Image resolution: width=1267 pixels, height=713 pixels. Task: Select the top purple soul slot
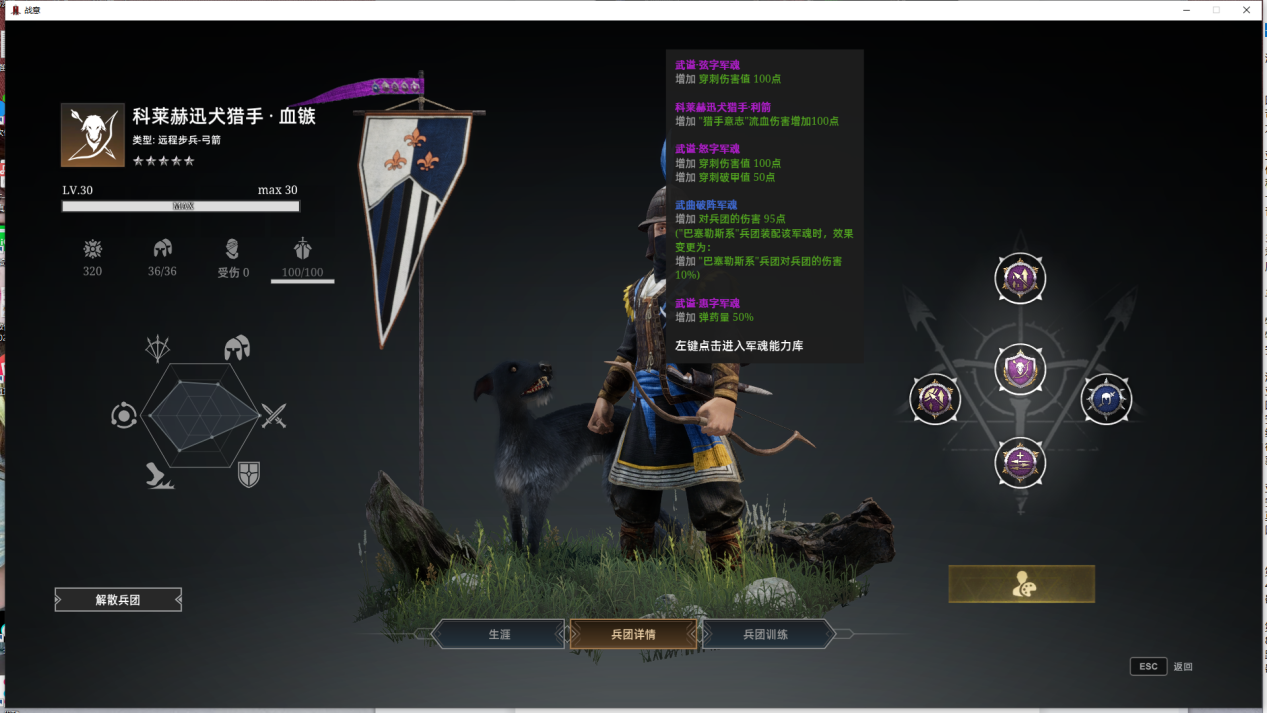pos(1020,278)
